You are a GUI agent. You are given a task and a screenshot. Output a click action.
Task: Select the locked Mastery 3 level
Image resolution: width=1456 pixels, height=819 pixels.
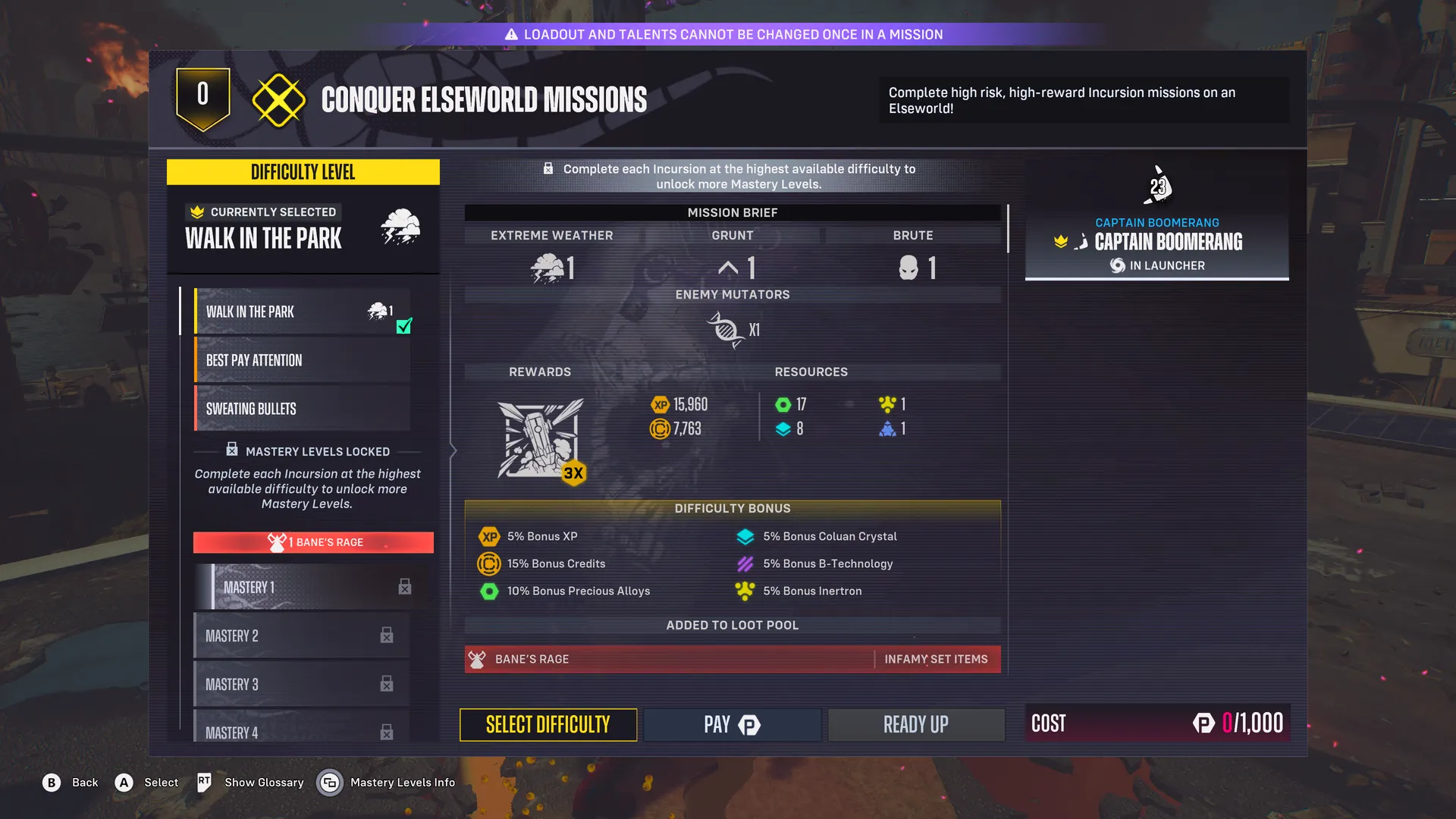[302, 684]
